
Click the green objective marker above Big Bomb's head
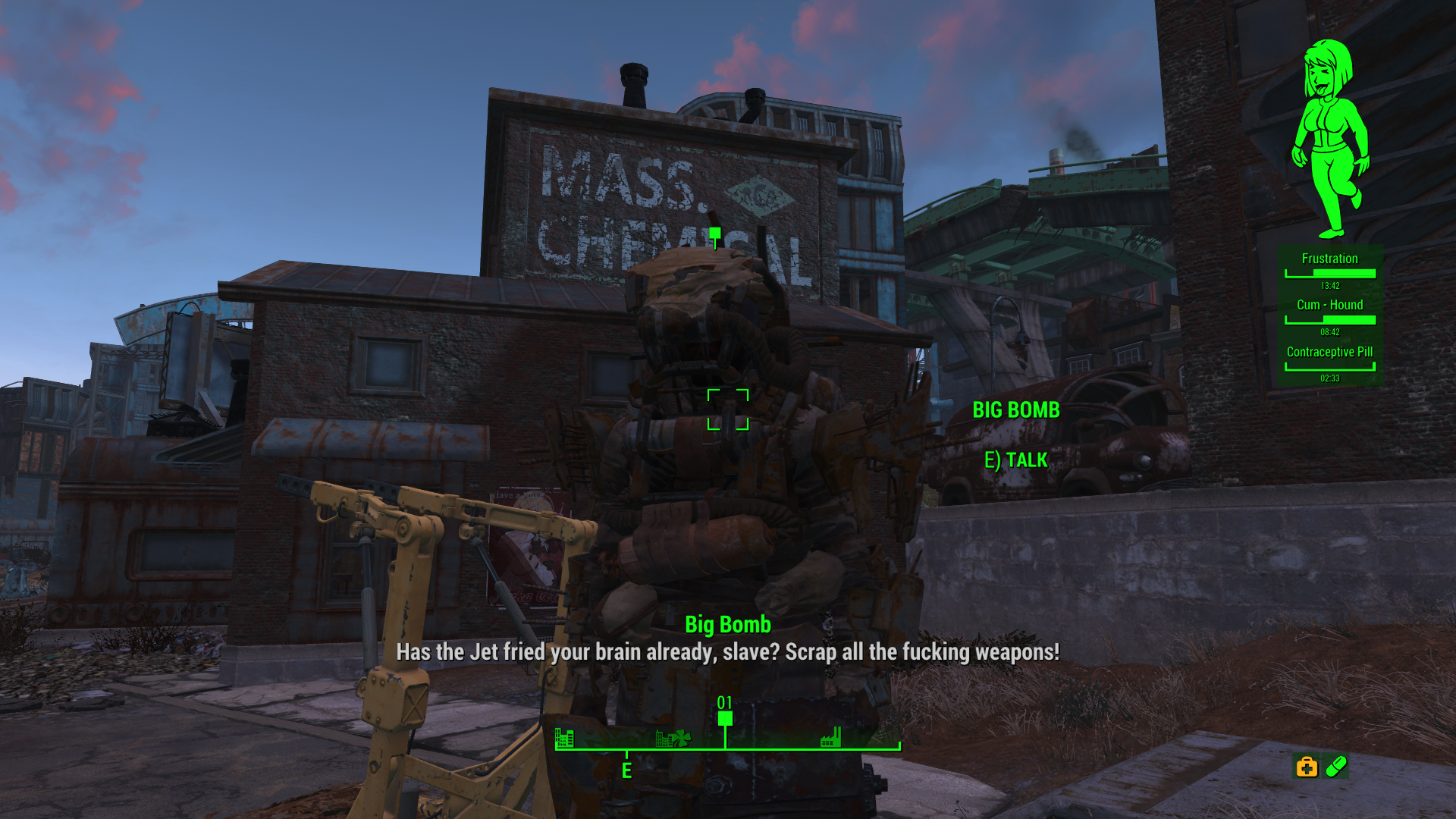click(714, 231)
